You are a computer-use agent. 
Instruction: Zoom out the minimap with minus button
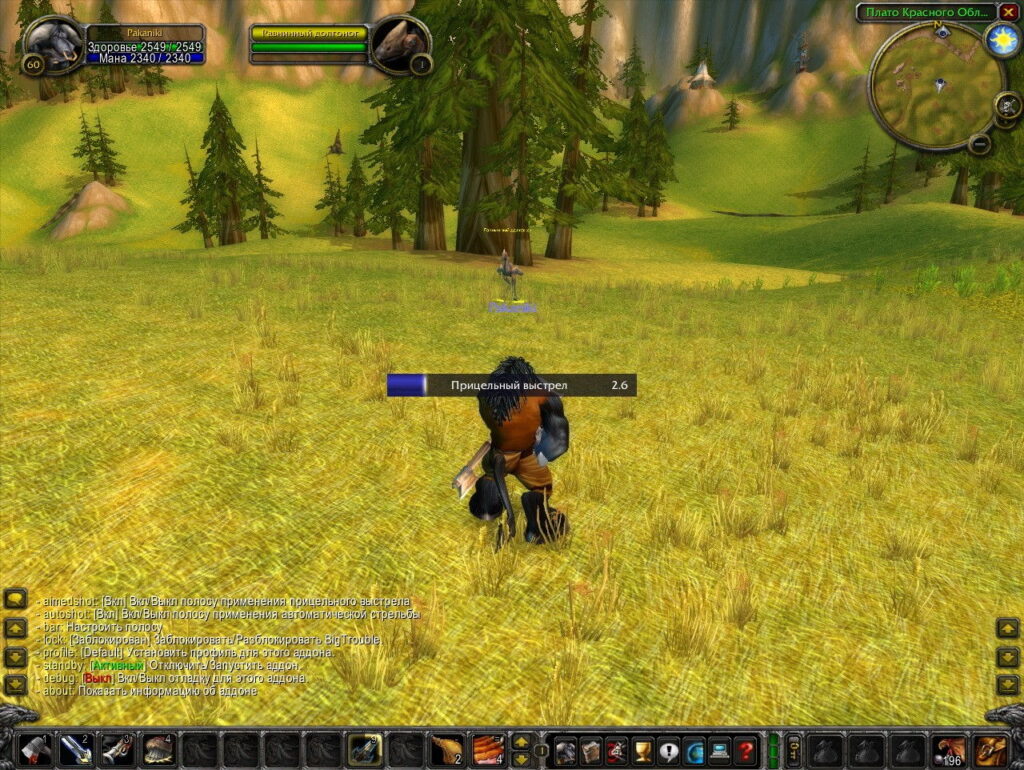(x=980, y=143)
